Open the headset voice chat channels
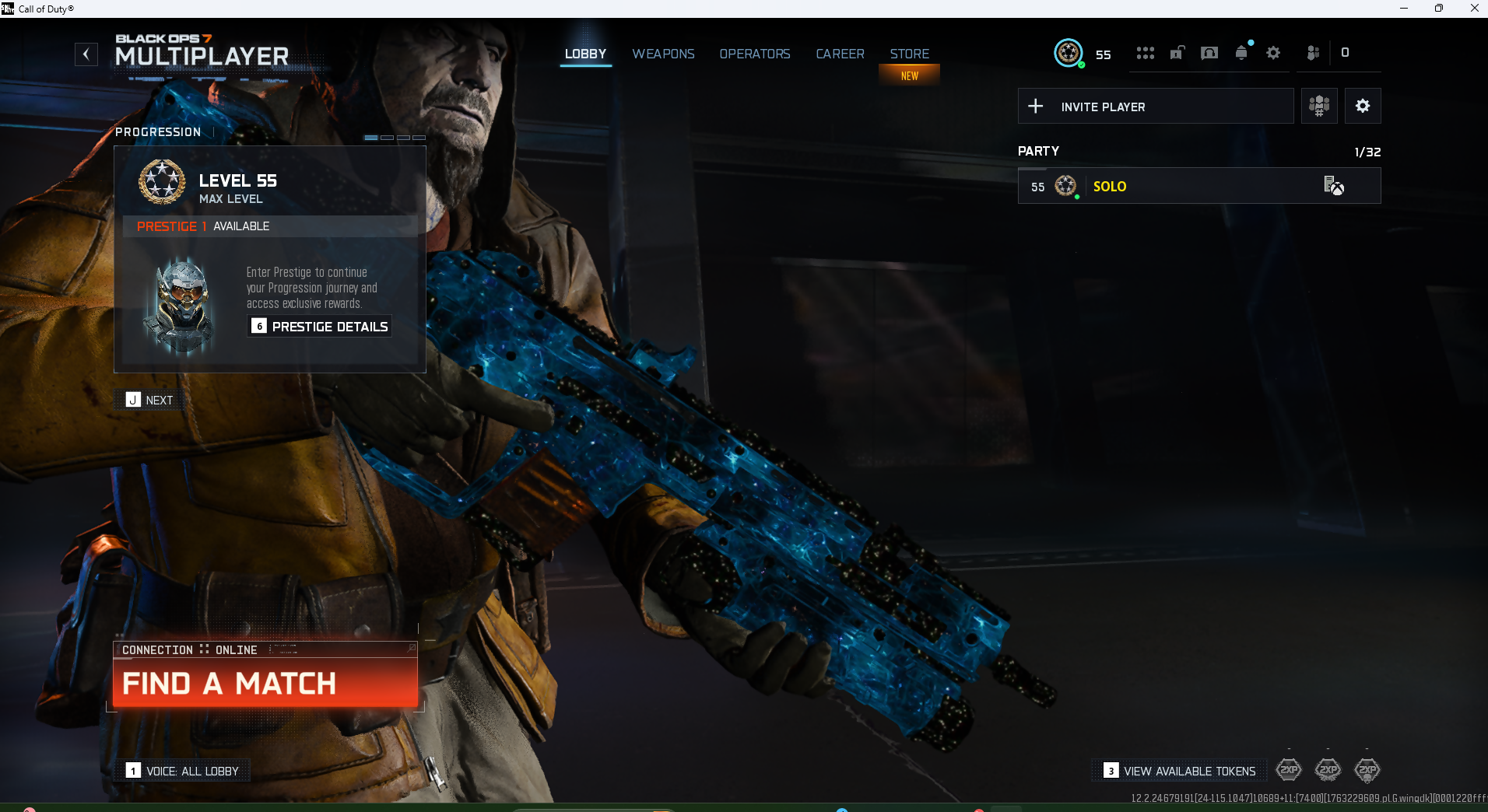 coord(1209,53)
